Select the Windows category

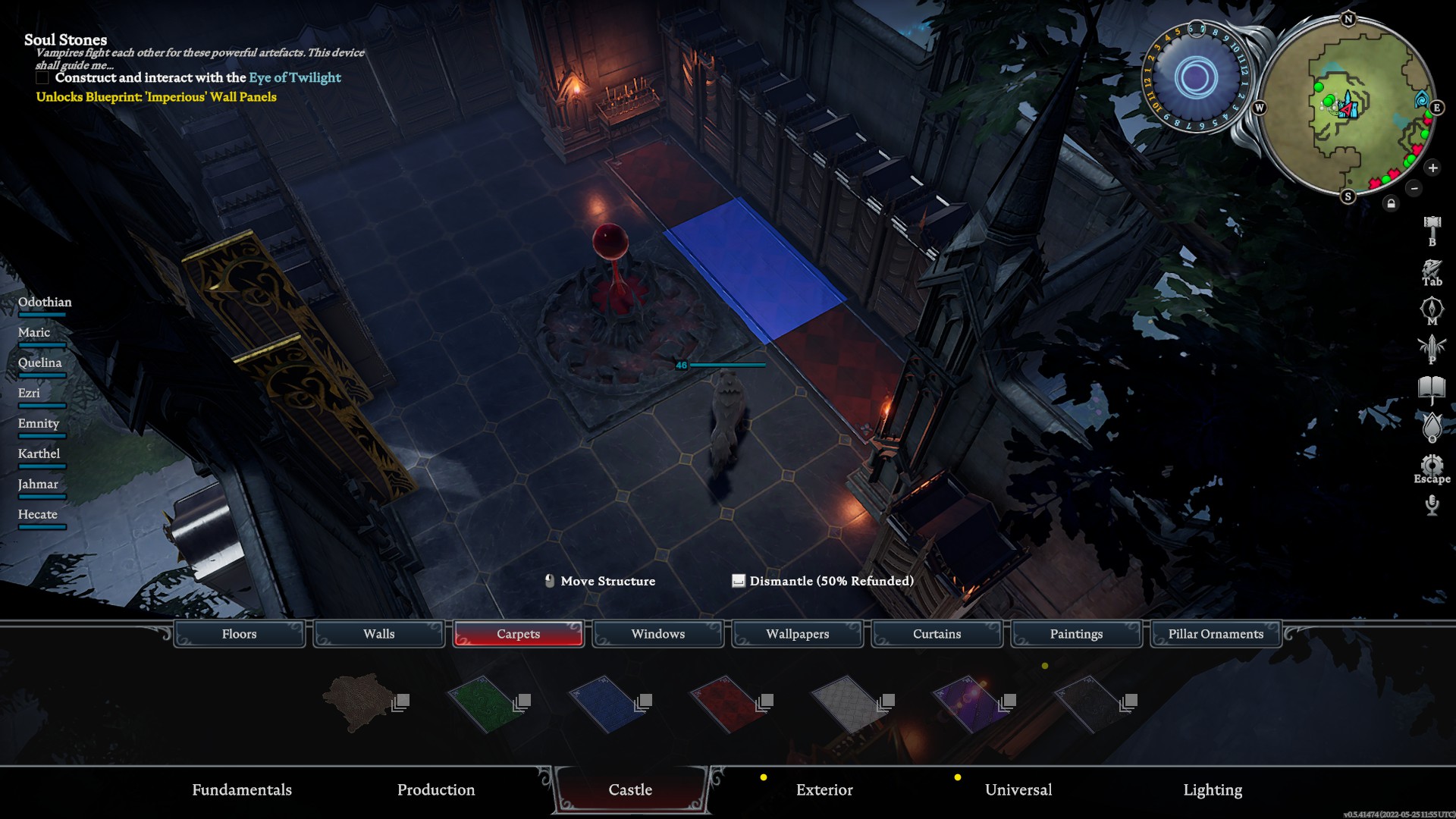(x=657, y=634)
